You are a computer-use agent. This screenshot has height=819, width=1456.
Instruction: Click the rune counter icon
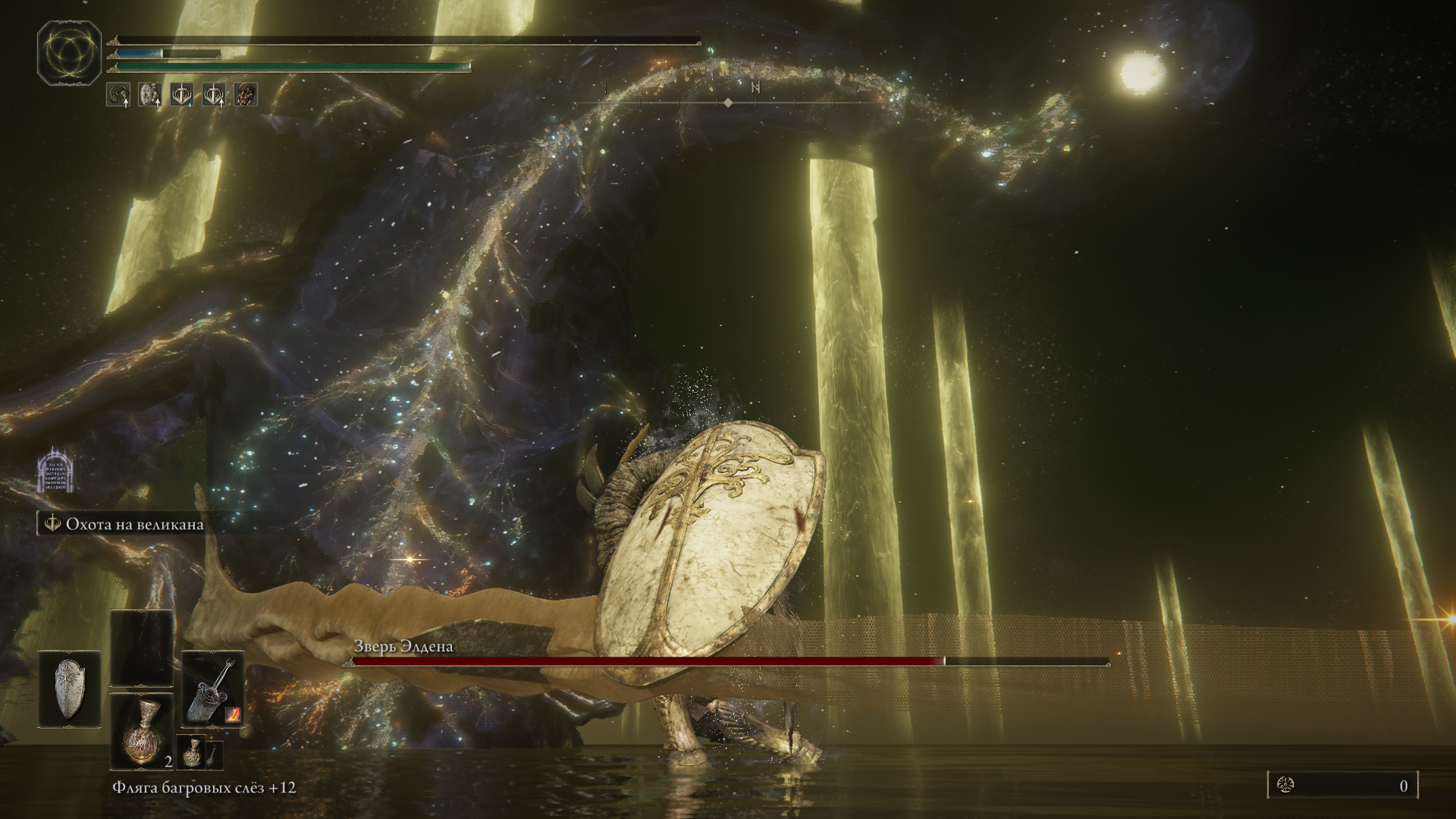coord(1285,786)
